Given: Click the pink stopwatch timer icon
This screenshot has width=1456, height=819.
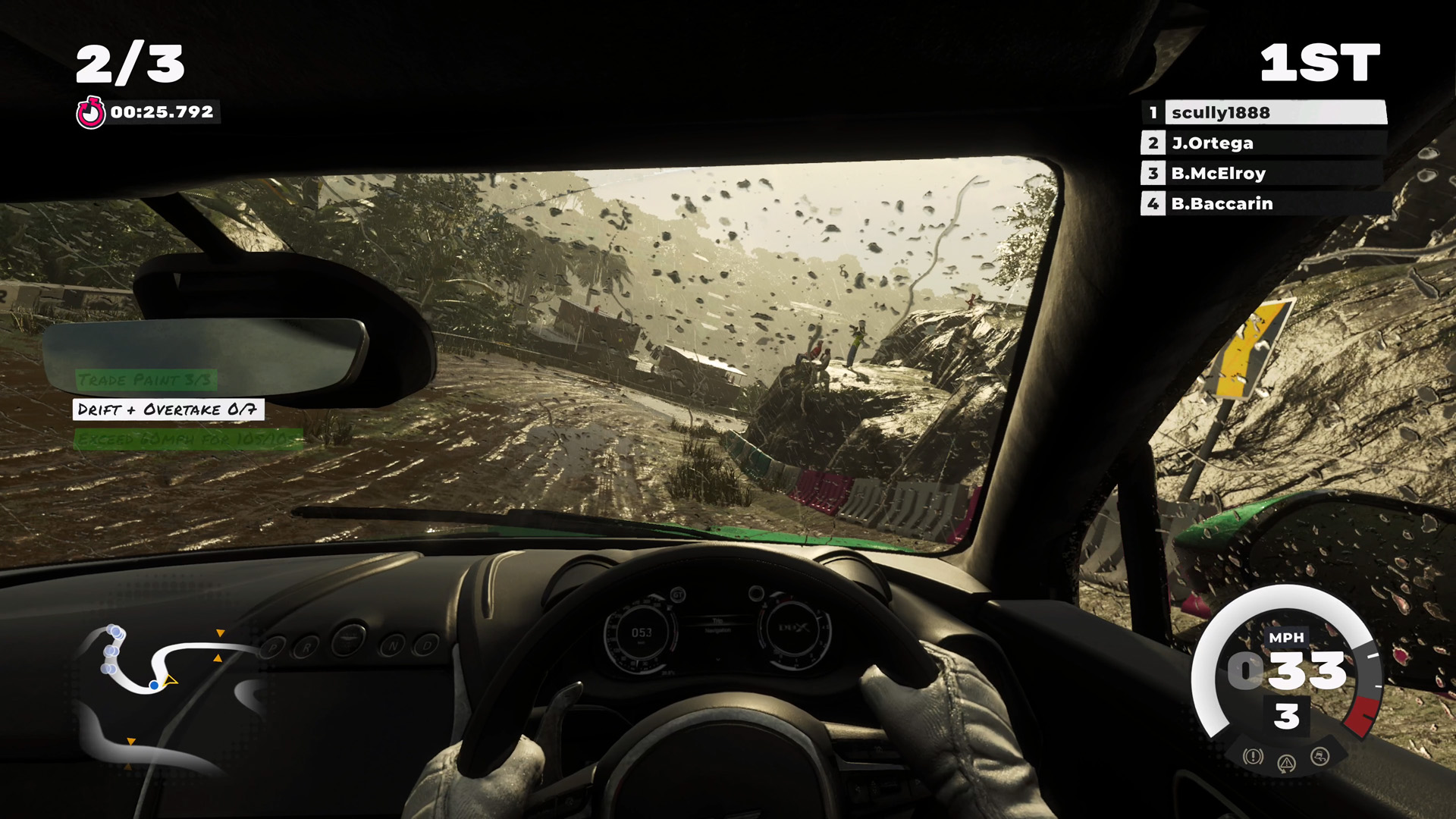Looking at the screenshot, I should (90, 113).
